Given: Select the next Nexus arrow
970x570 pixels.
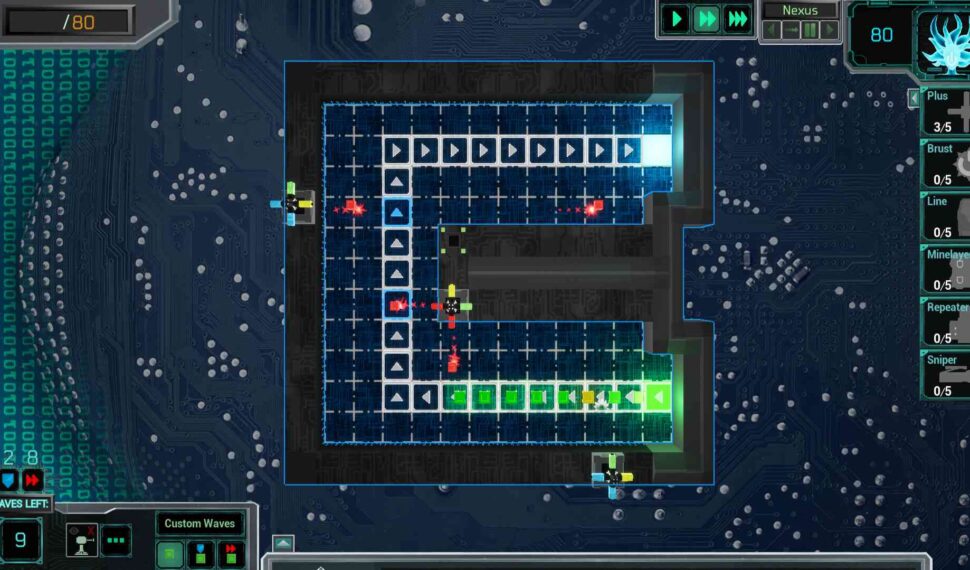Looking at the screenshot, I should coord(829,30).
